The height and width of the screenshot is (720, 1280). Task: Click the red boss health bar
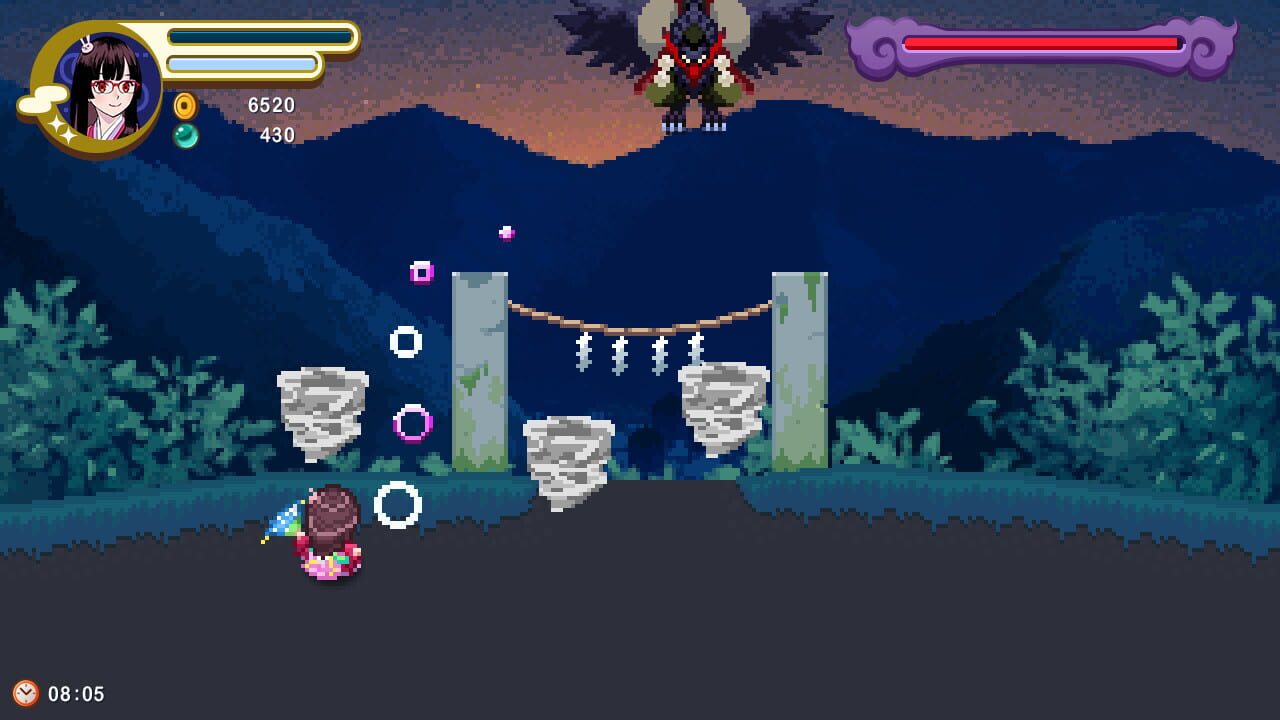pyautogui.click(x=1040, y=44)
